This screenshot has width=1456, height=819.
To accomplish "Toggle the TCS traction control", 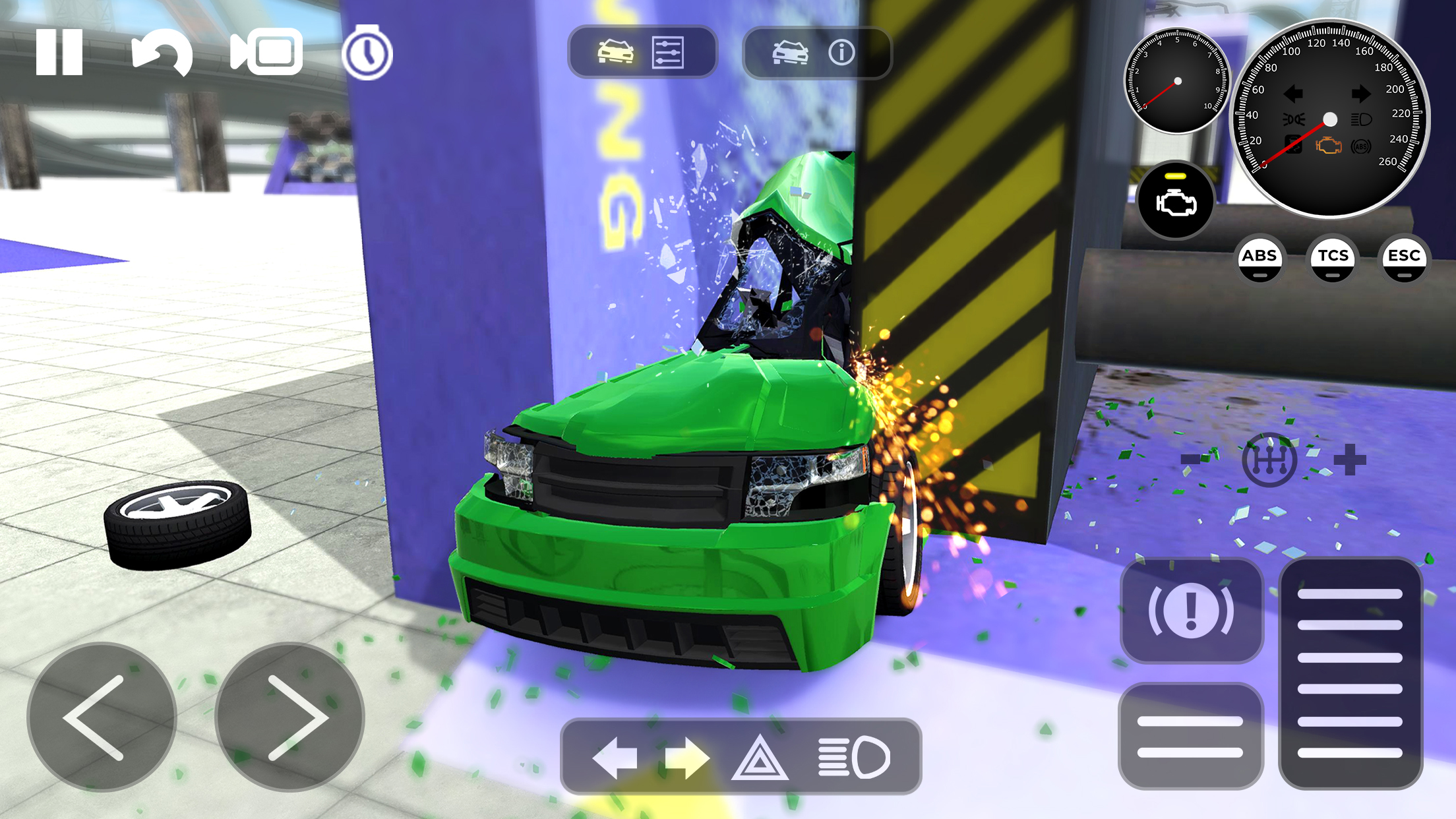I will point(1333,258).
